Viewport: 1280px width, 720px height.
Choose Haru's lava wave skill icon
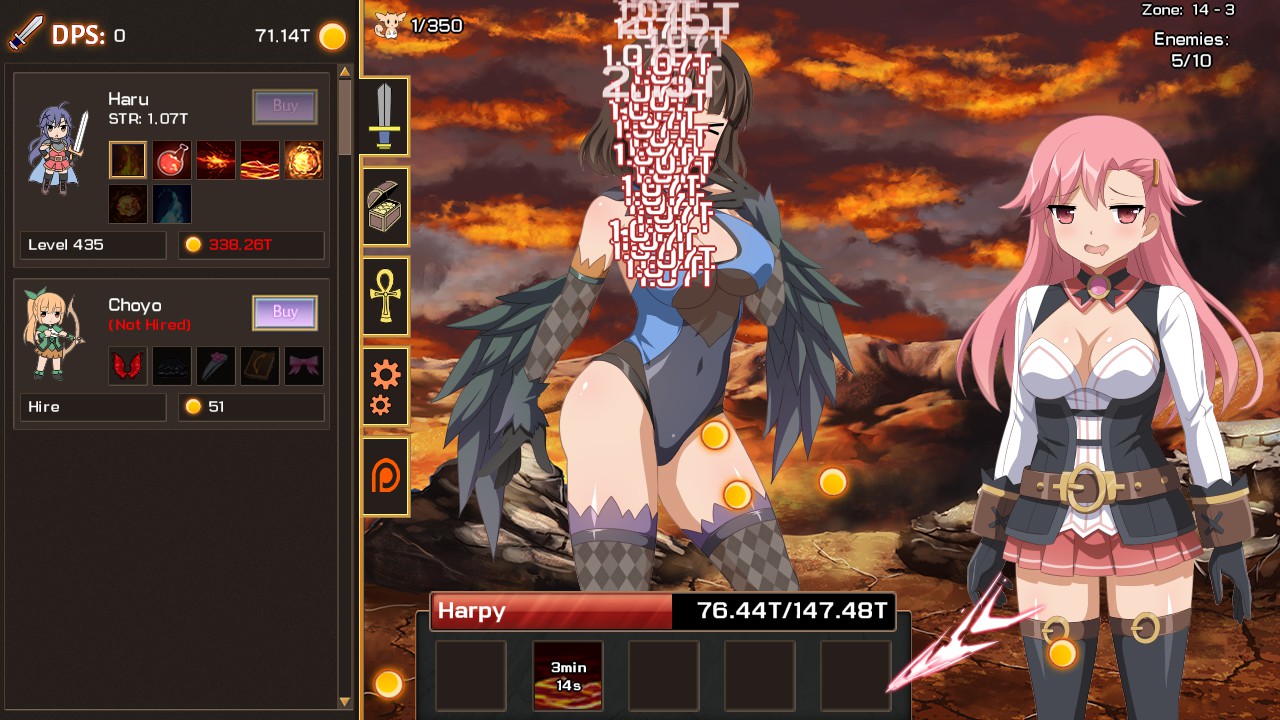[260, 160]
